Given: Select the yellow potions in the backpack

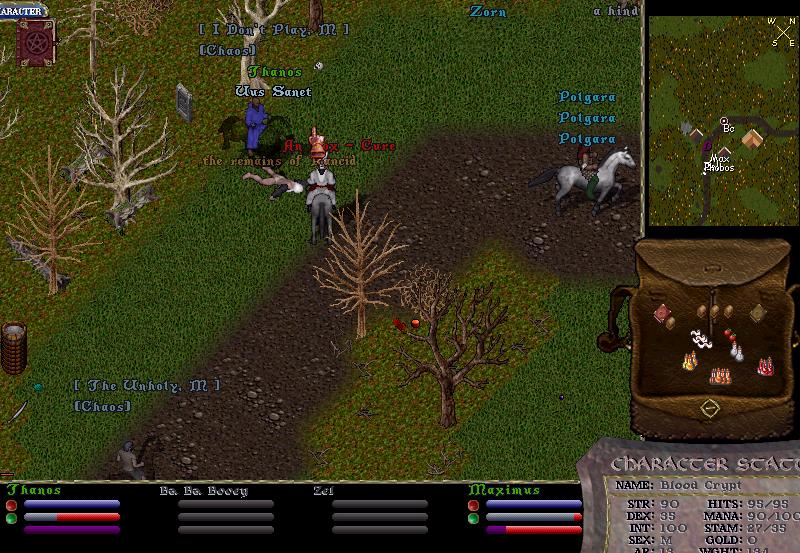Looking at the screenshot, I should pyautogui.click(x=689, y=361).
